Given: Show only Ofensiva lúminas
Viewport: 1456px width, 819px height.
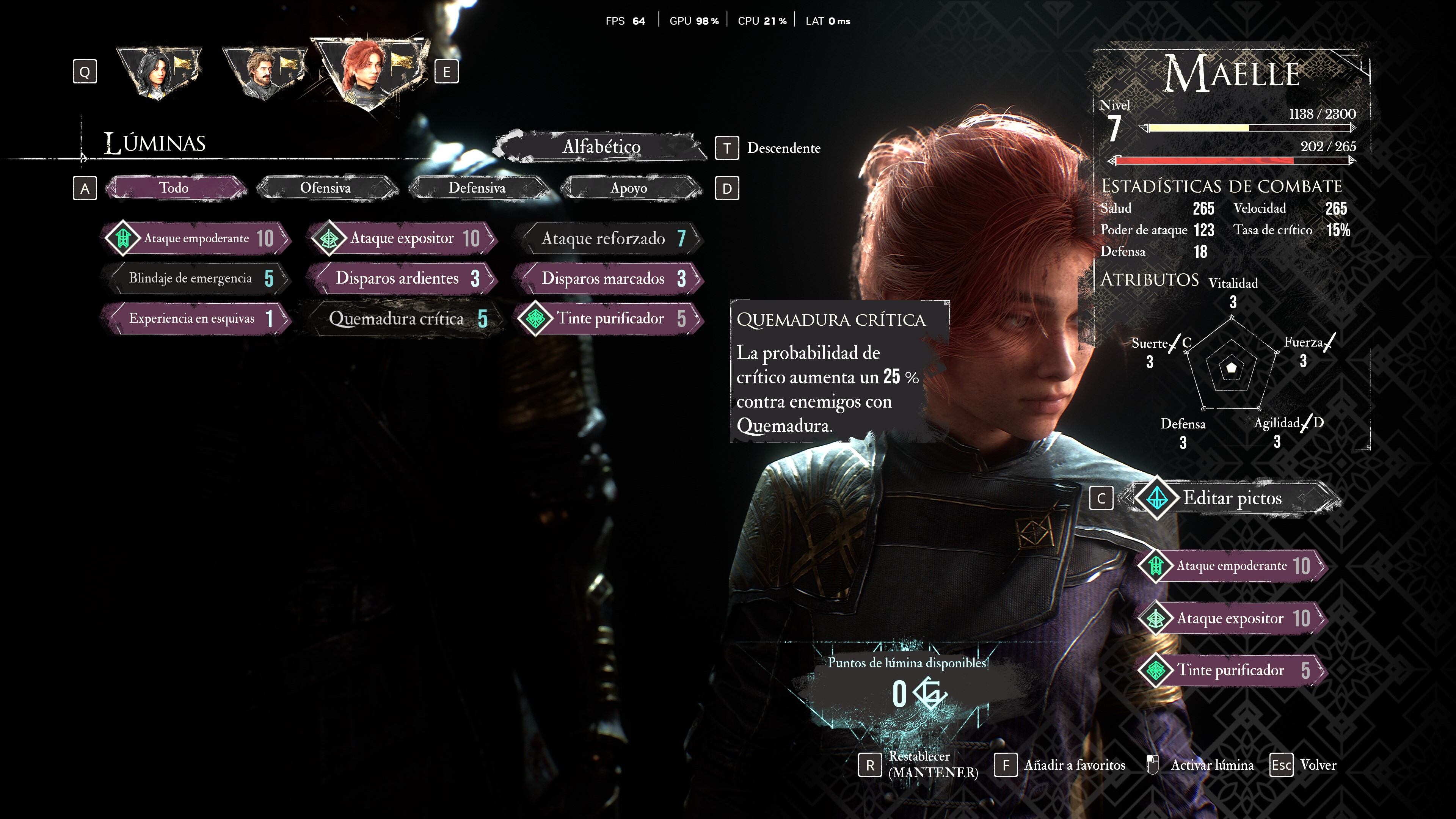Looking at the screenshot, I should [x=326, y=188].
